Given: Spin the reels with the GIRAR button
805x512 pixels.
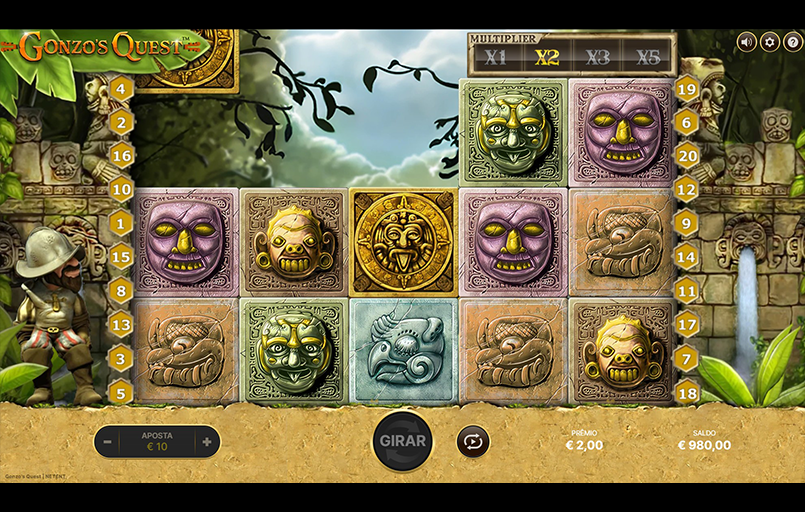Looking at the screenshot, I should (x=402, y=441).
